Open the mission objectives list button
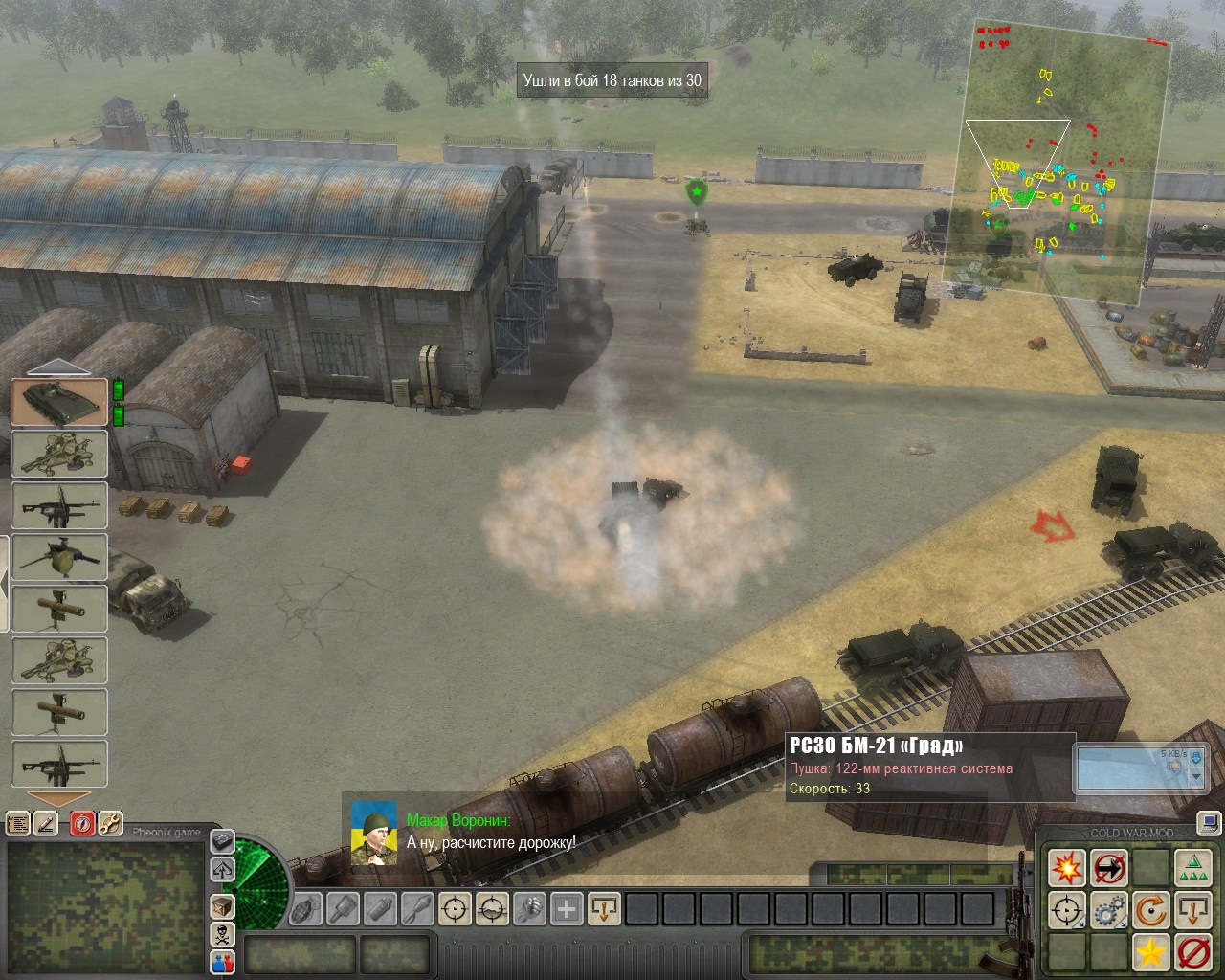The image size is (1225, 980). point(18,823)
